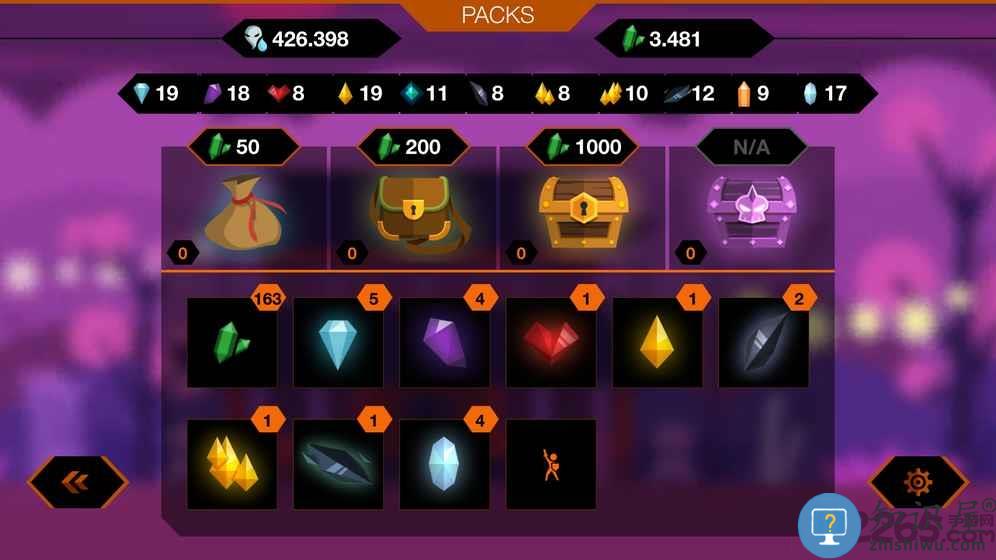996x560 pixels.
Task: Select the dark blade shard reward tile
Action: coord(338,464)
